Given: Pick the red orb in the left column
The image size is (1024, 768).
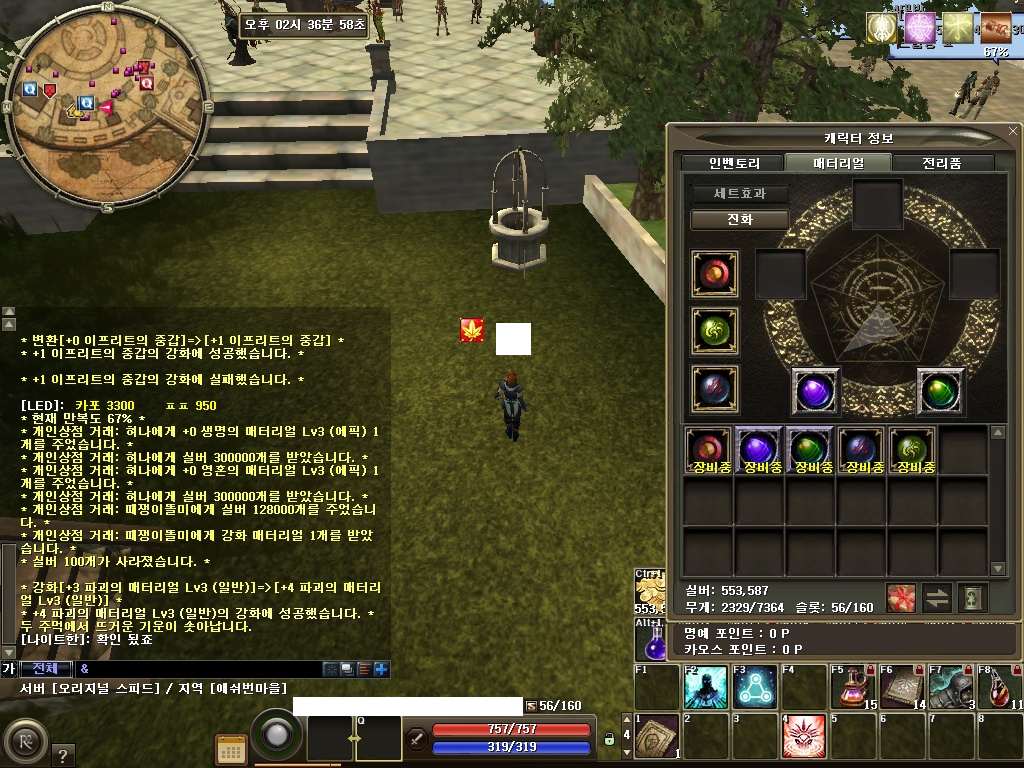Looking at the screenshot, I should click(715, 275).
